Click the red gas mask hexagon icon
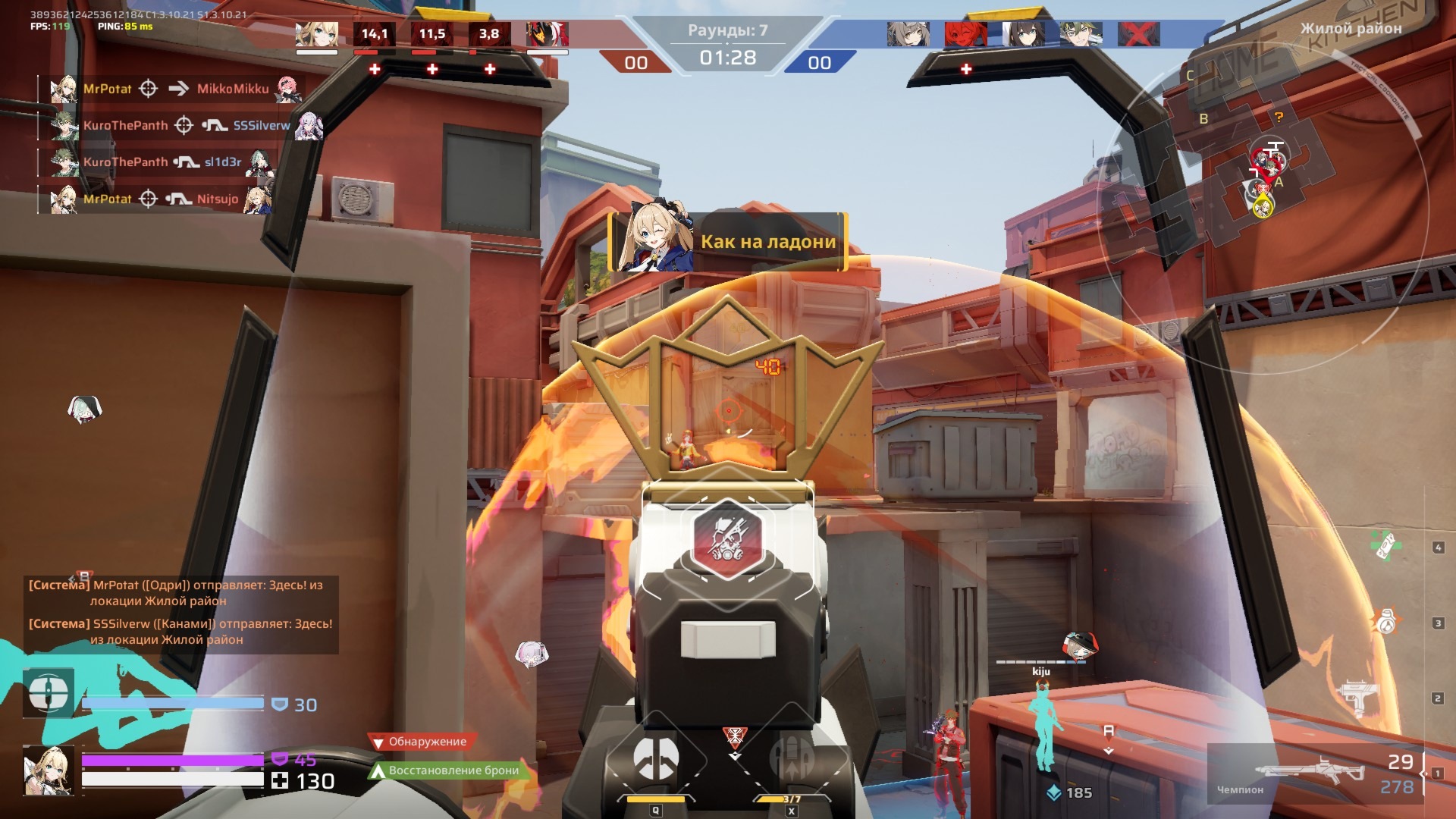The width and height of the screenshot is (1456, 819). click(x=727, y=540)
